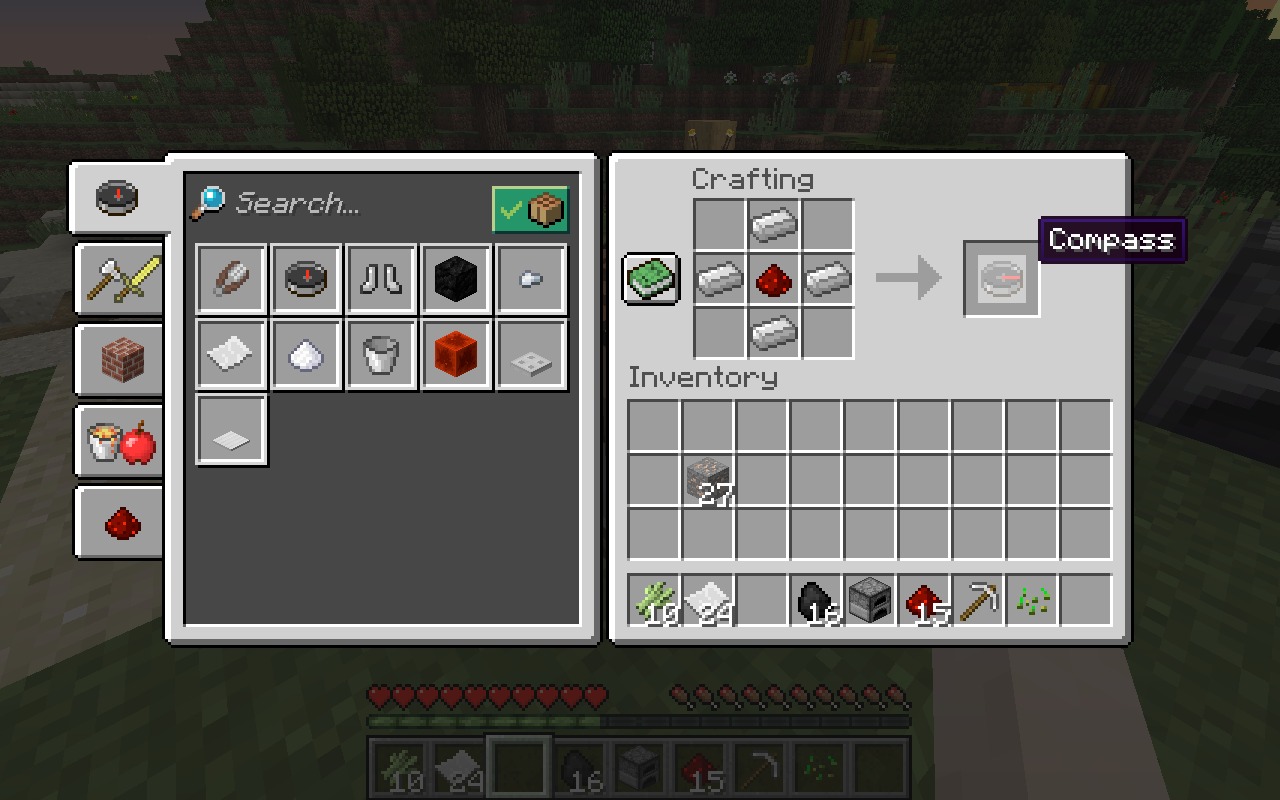
Task: Open the brick building blocks tab
Action: pos(121,359)
